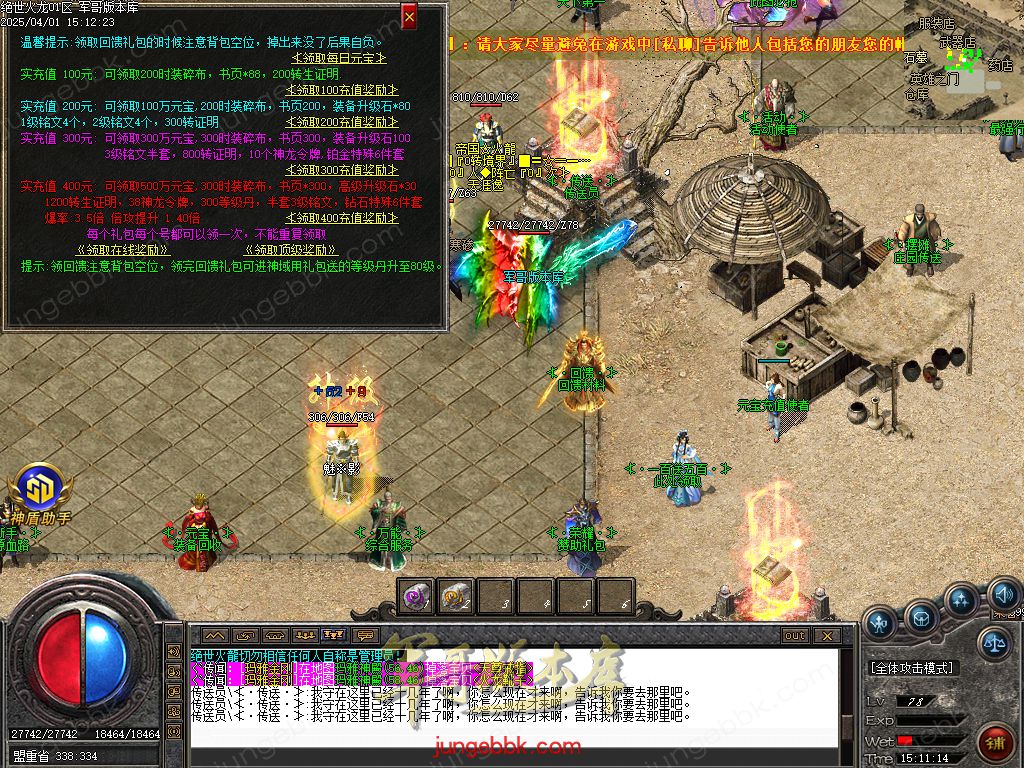Use the gold scroll in hotbar slot 2
This screenshot has width=1024, height=768.
coord(455,597)
